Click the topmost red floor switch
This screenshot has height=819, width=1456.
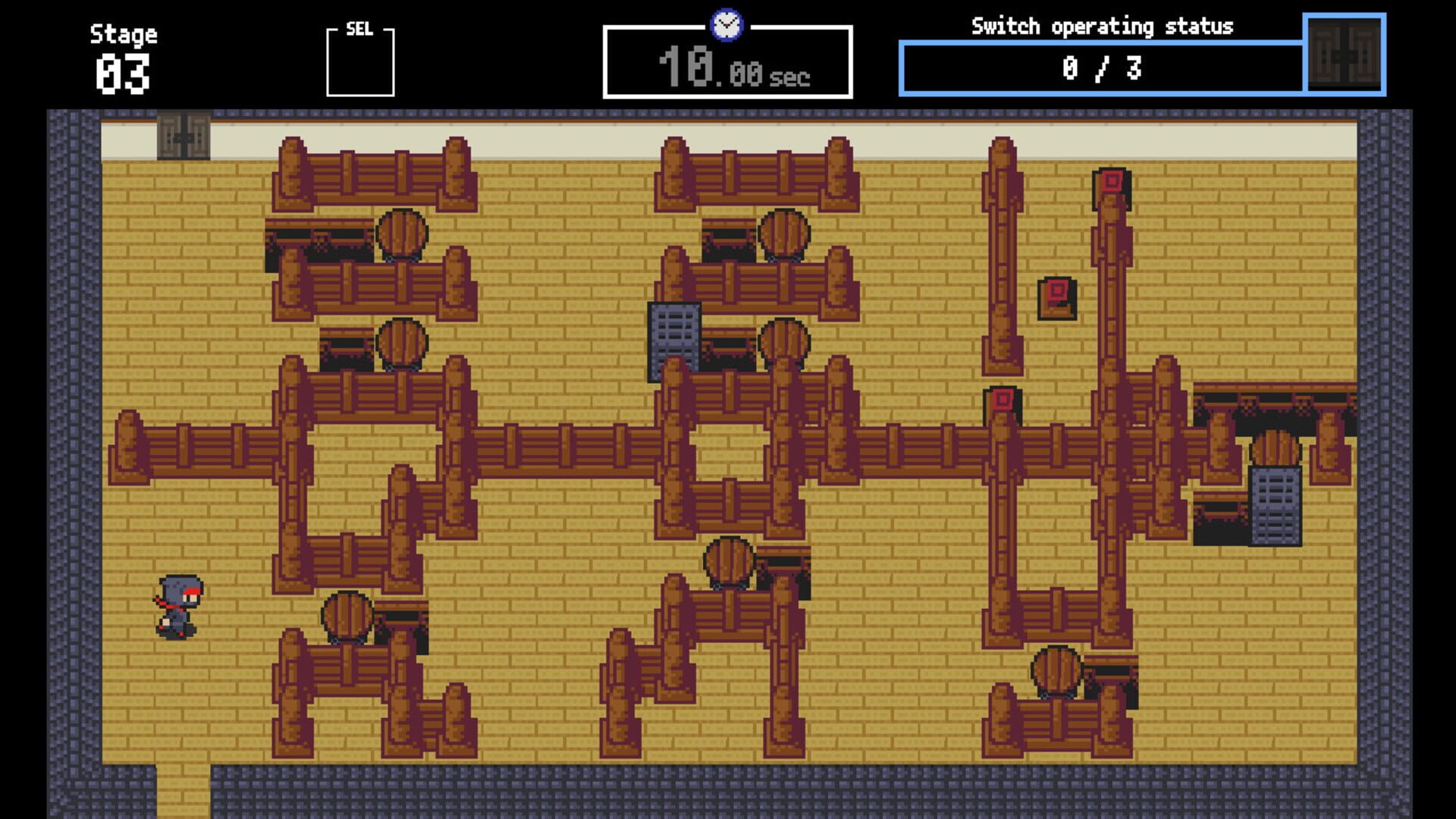(1111, 182)
